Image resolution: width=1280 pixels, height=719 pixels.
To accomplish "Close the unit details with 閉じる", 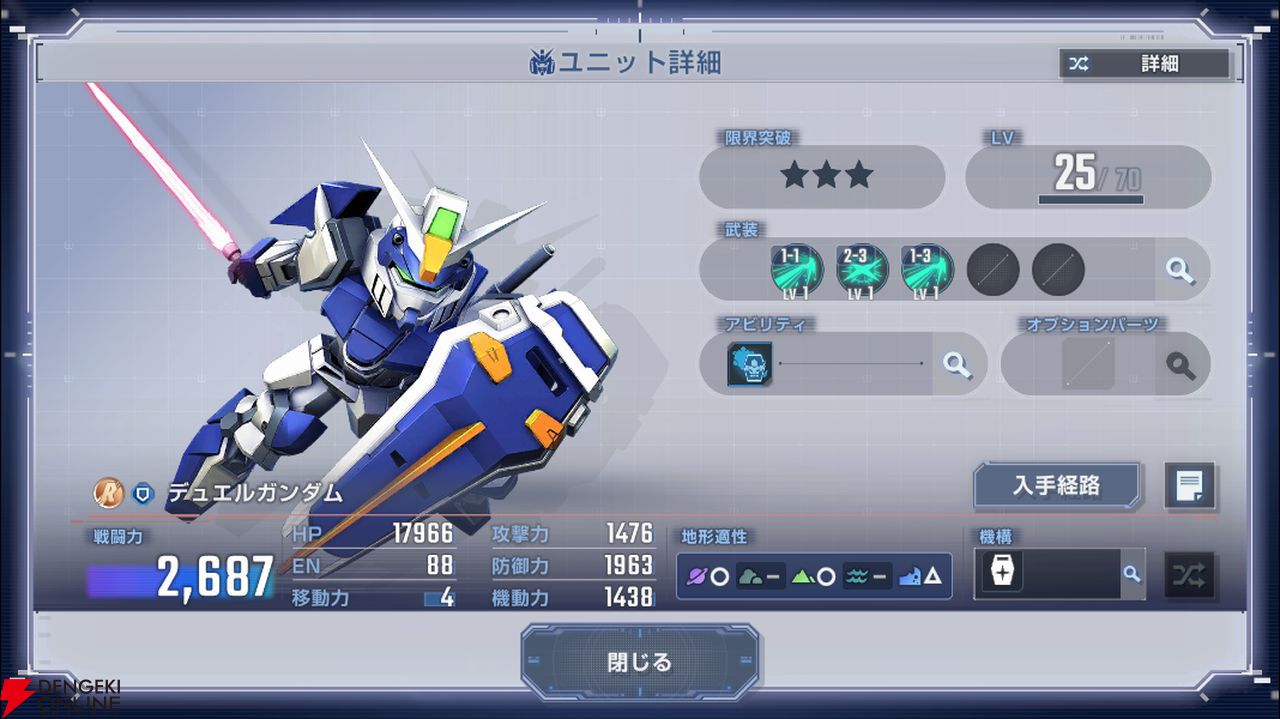I will click(x=640, y=662).
